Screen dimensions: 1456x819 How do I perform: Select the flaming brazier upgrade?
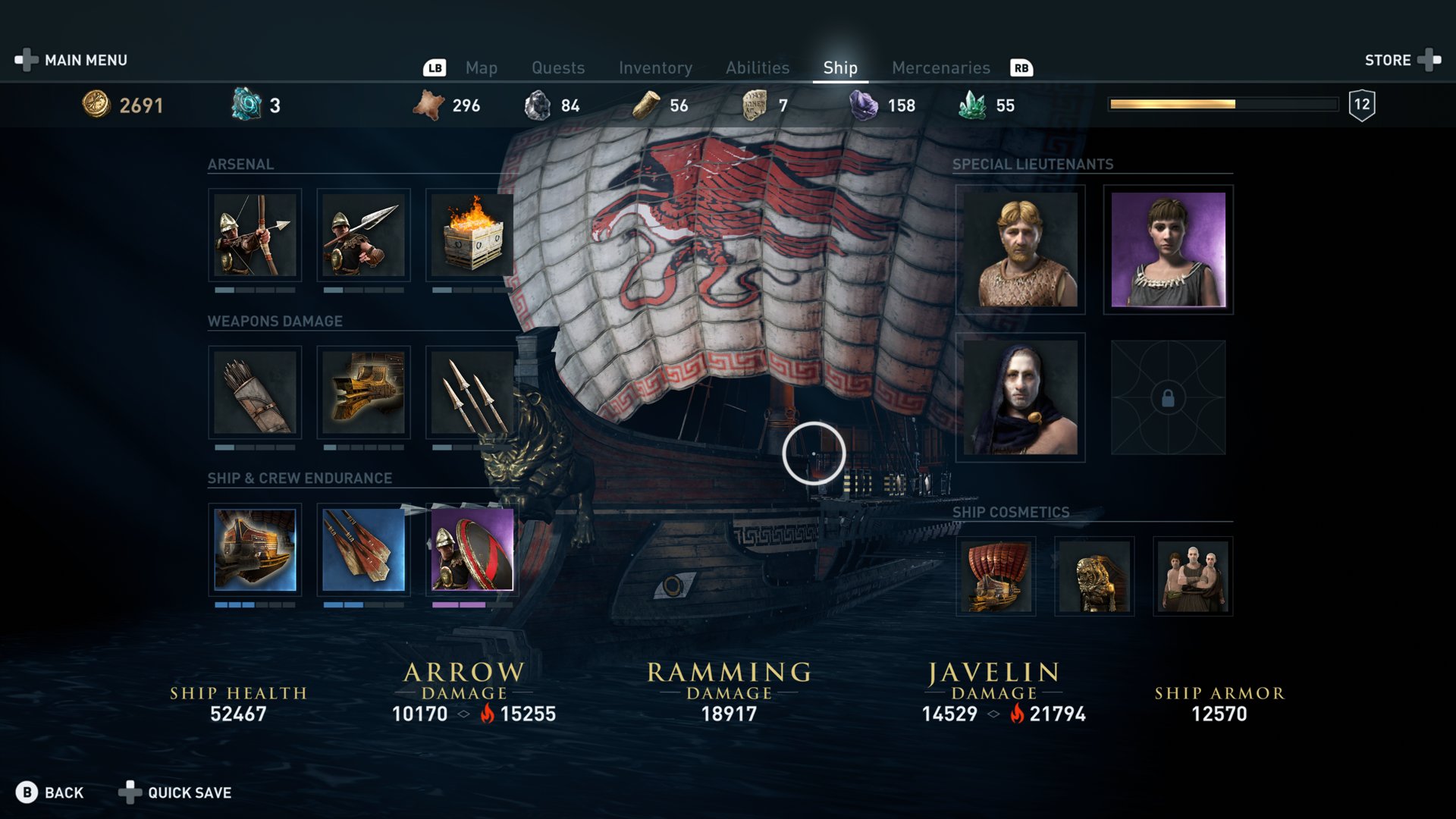(x=472, y=235)
